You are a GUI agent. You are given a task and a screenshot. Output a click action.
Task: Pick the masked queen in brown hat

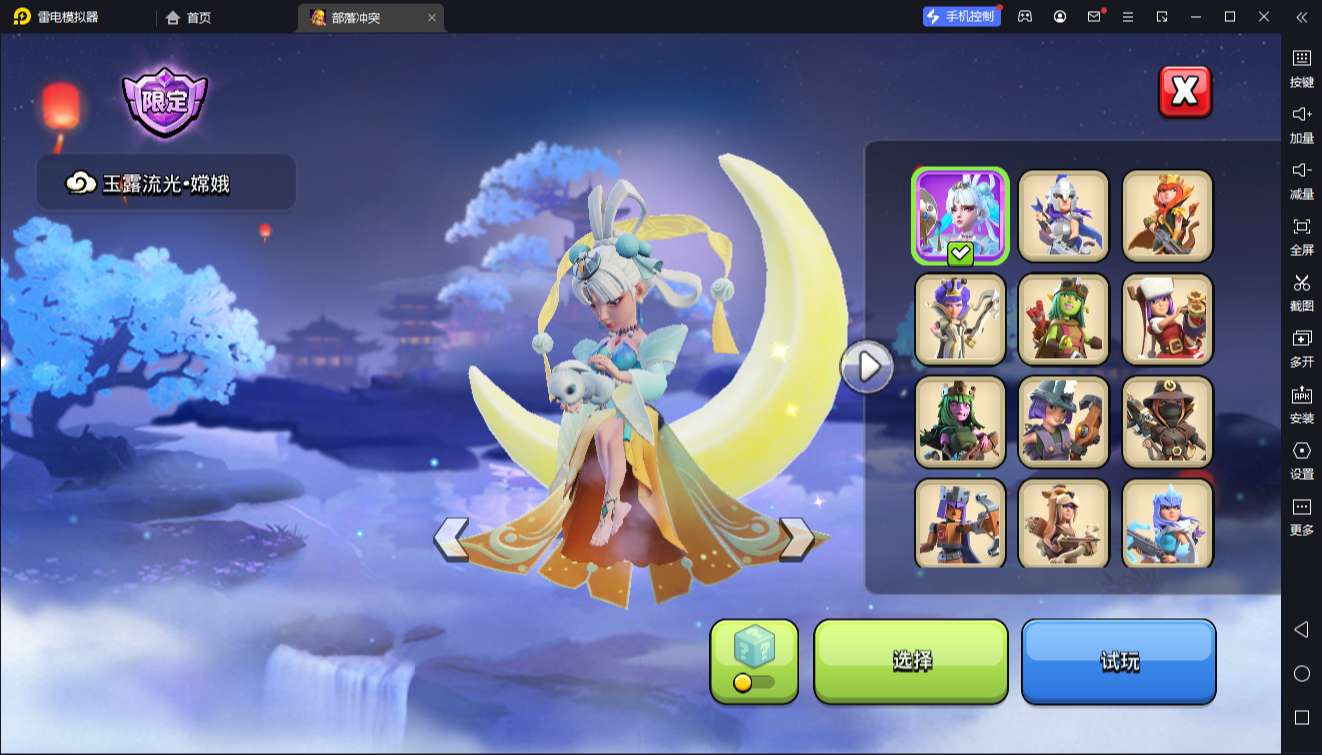point(1167,422)
